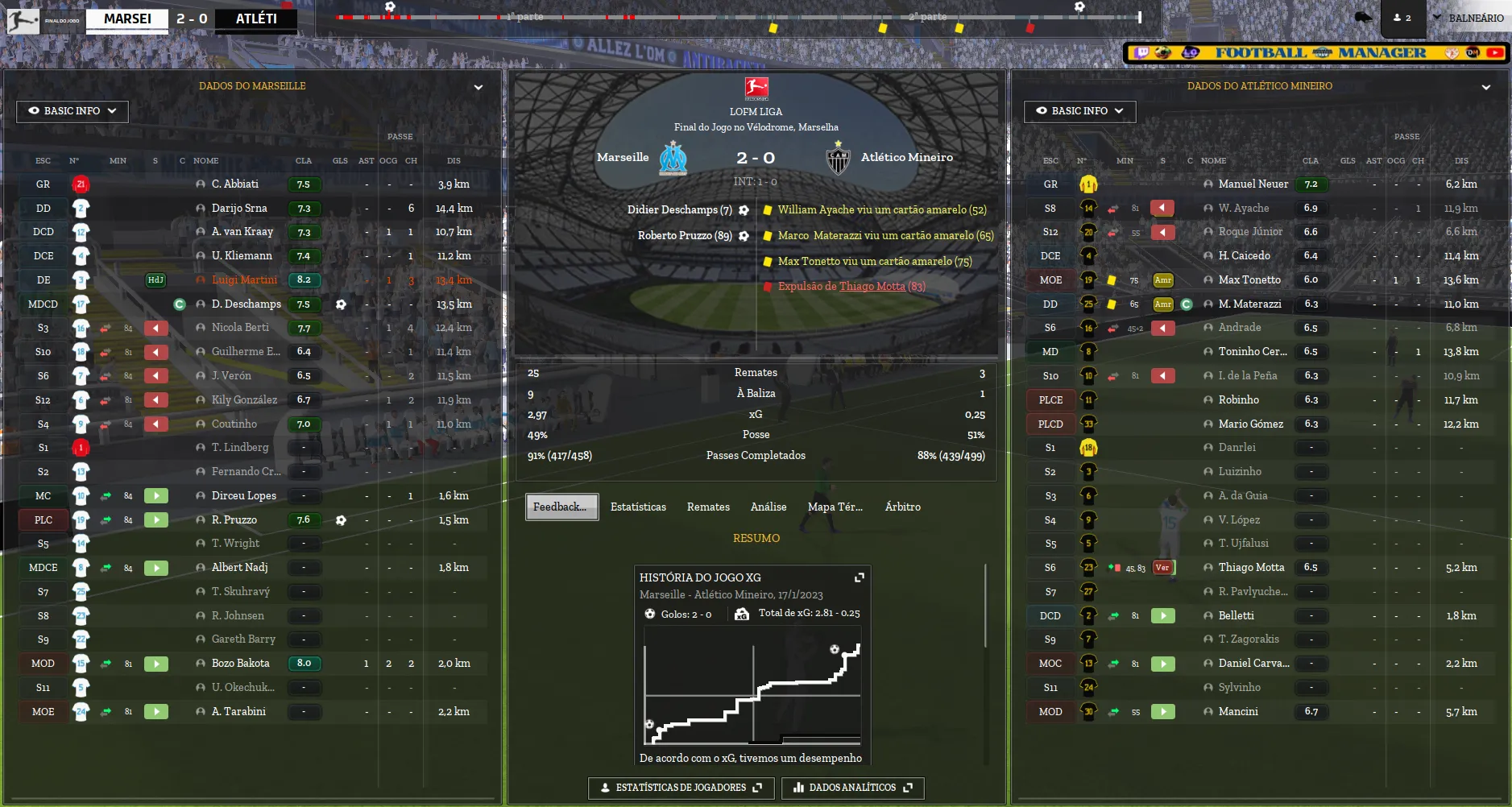Image resolution: width=1512 pixels, height=807 pixels.
Task: Open the Feedback tab
Action: click(561, 507)
